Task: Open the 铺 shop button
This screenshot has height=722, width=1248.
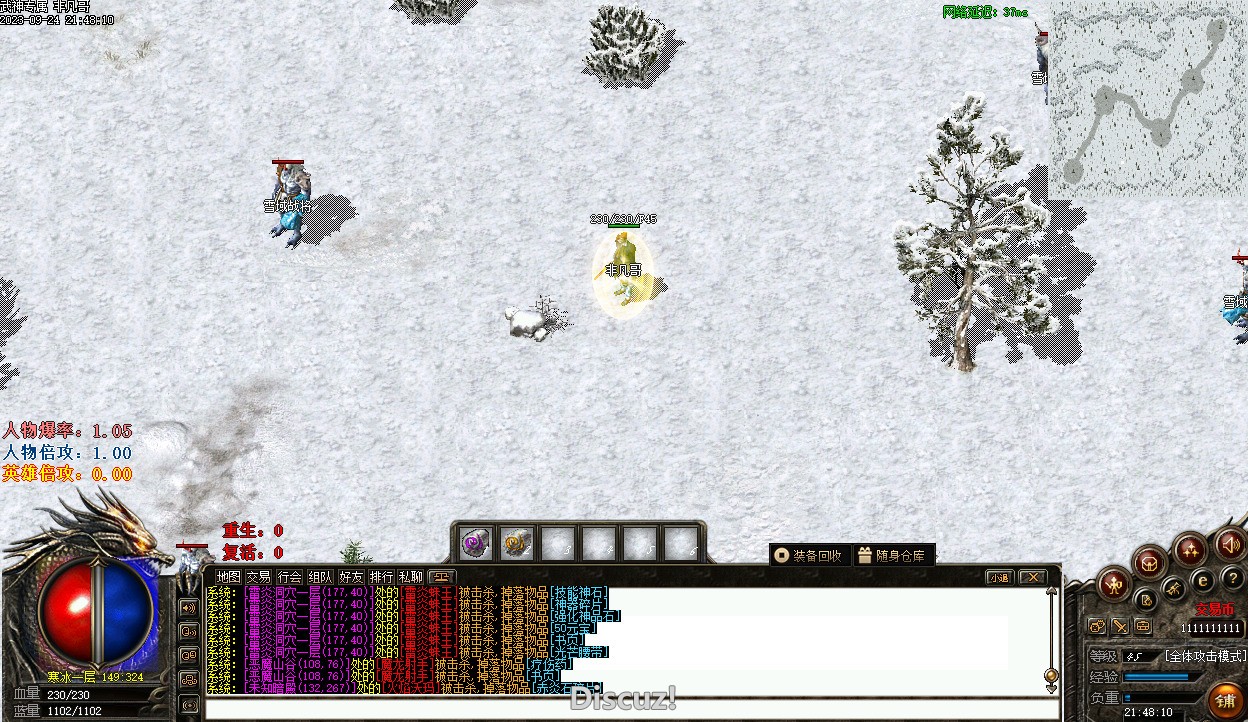Action: tap(1225, 699)
